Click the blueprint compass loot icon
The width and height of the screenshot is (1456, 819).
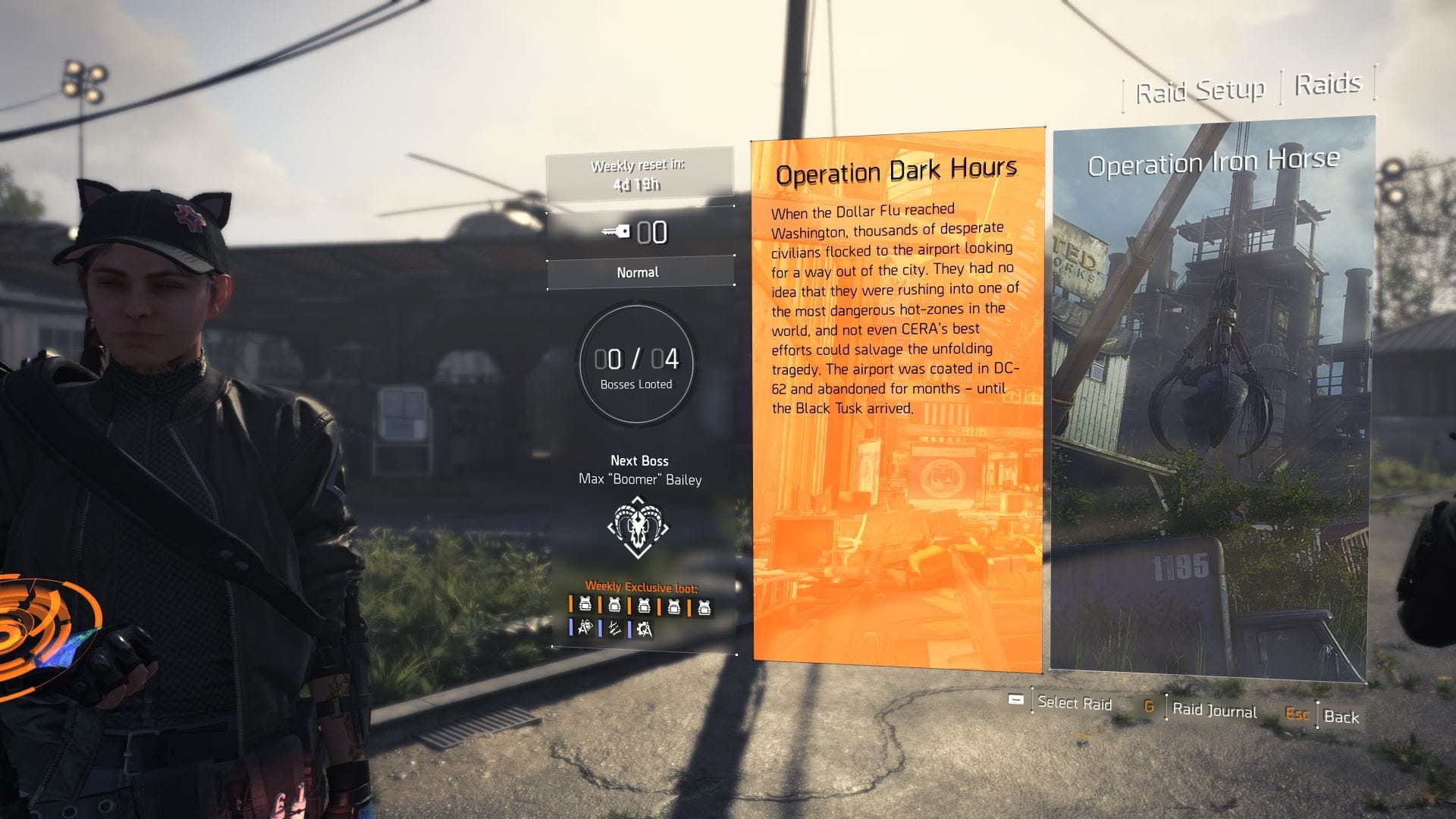(x=585, y=630)
